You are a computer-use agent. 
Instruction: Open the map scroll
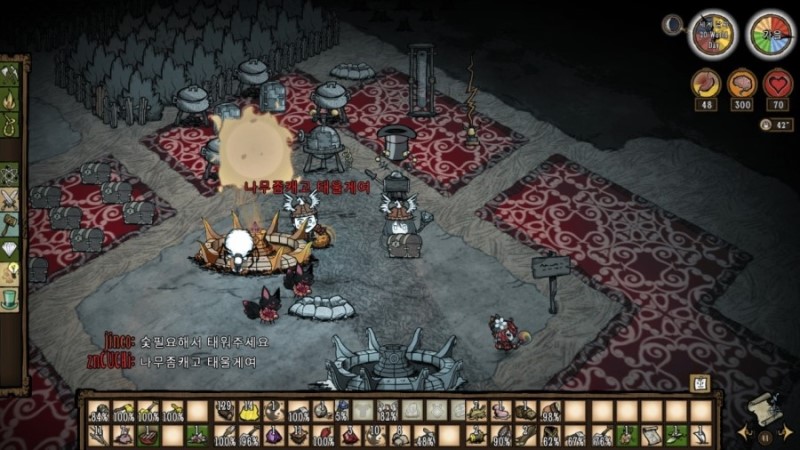[764, 411]
